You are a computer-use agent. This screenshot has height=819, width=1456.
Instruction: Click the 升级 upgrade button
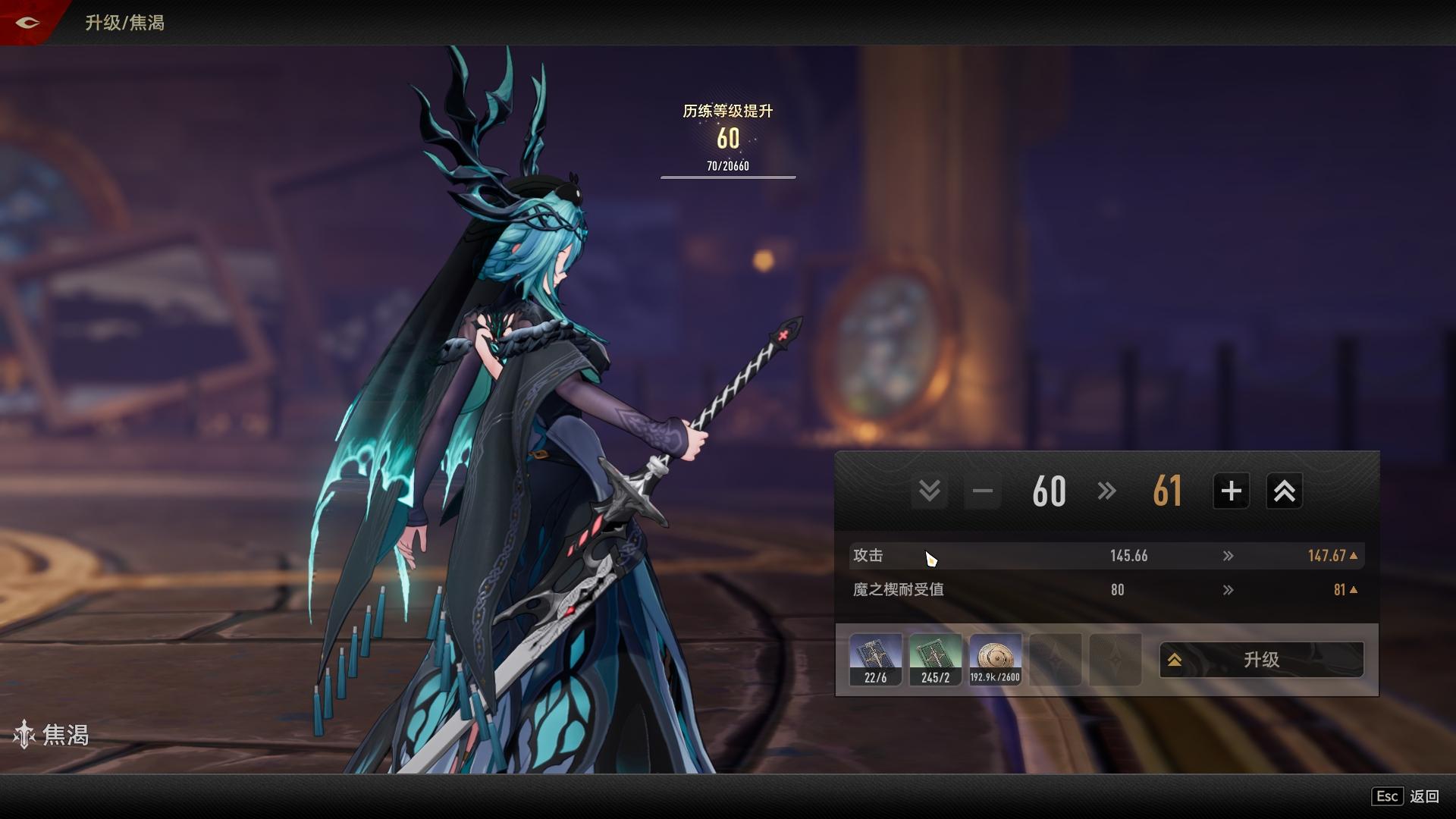1261,660
